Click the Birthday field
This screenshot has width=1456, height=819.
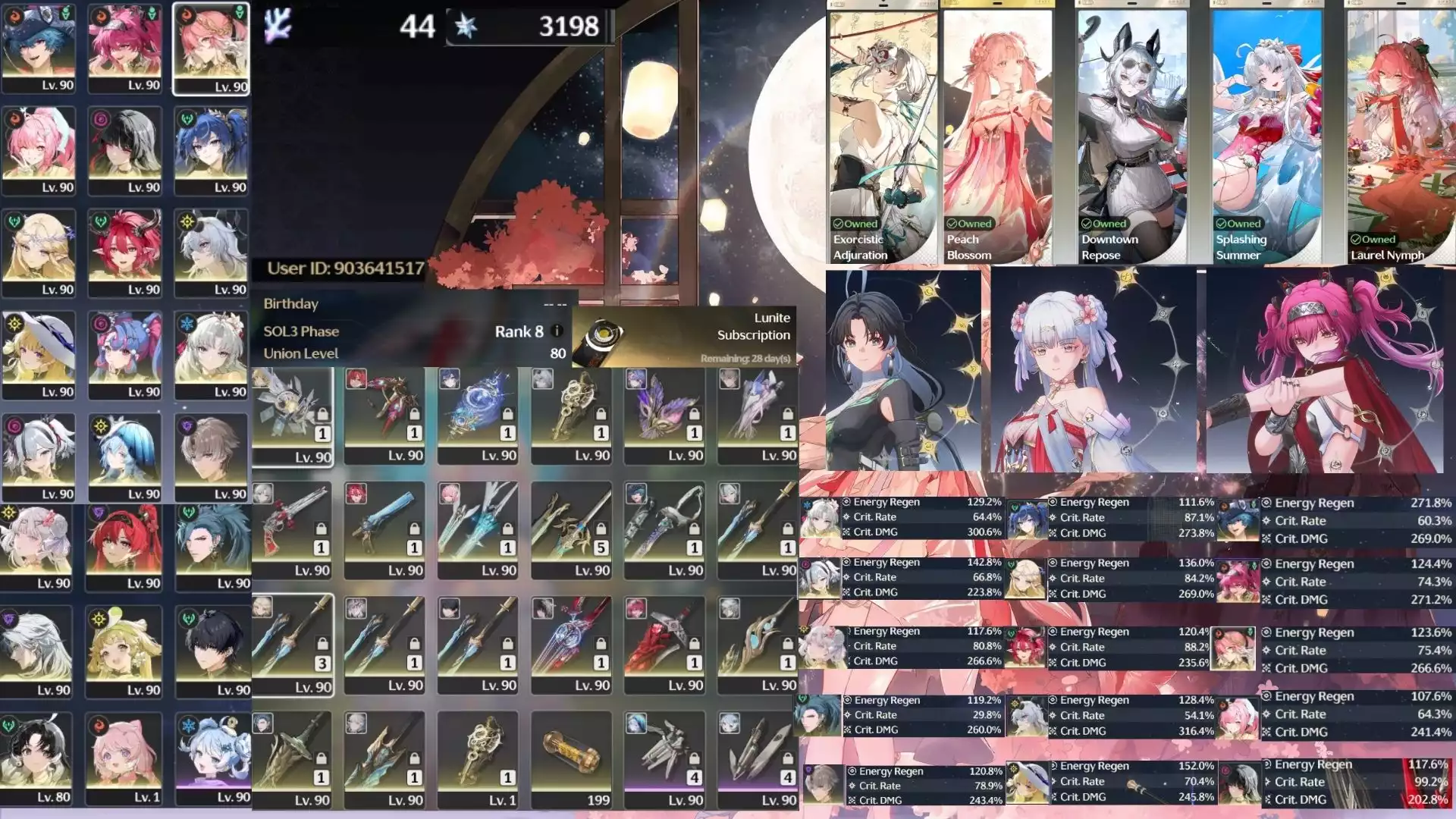click(x=290, y=304)
